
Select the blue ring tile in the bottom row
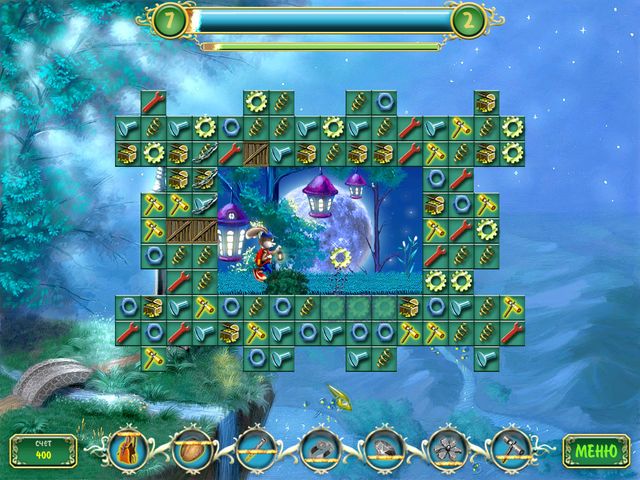(x=257, y=355)
